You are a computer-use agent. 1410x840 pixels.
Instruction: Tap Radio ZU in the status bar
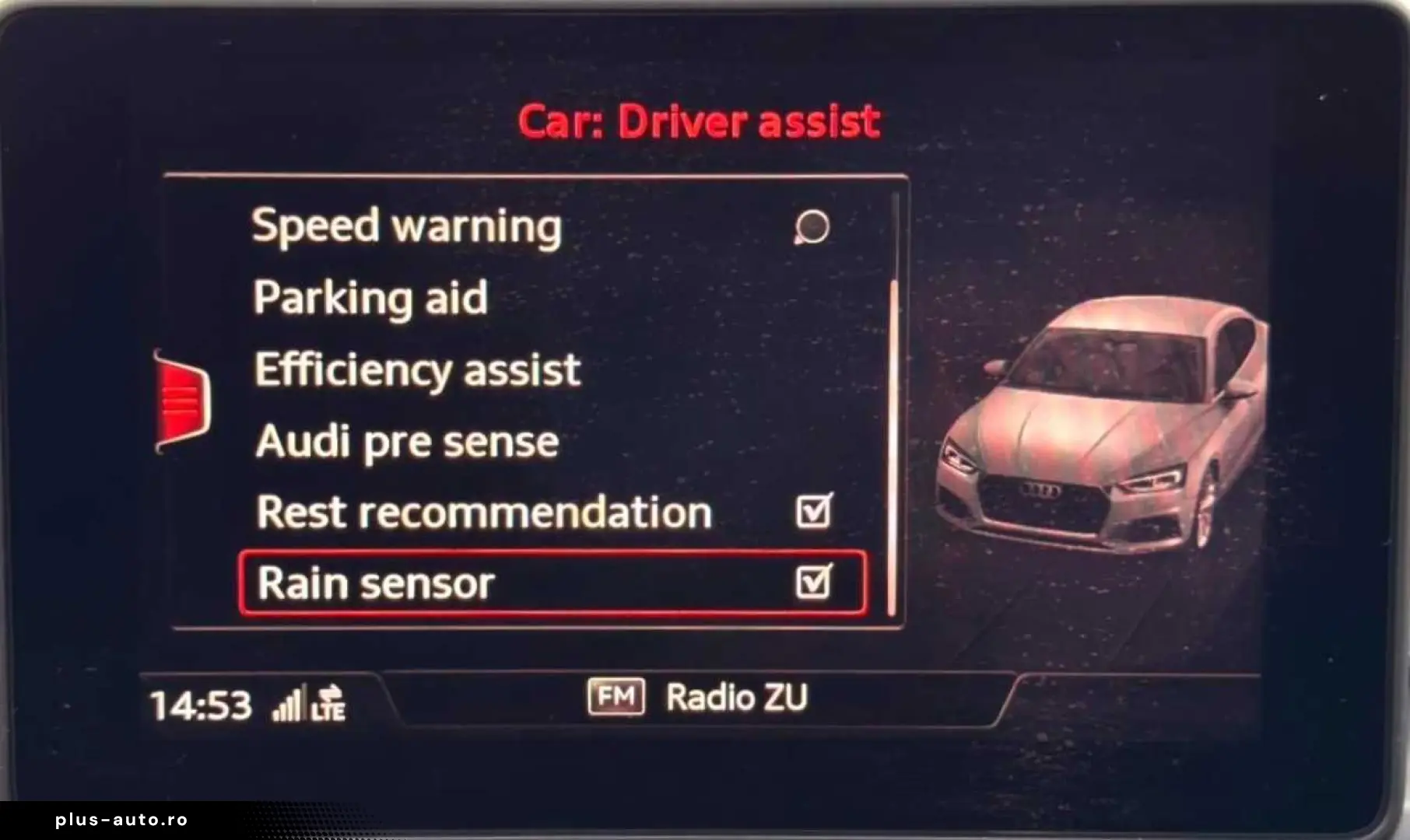738,698
